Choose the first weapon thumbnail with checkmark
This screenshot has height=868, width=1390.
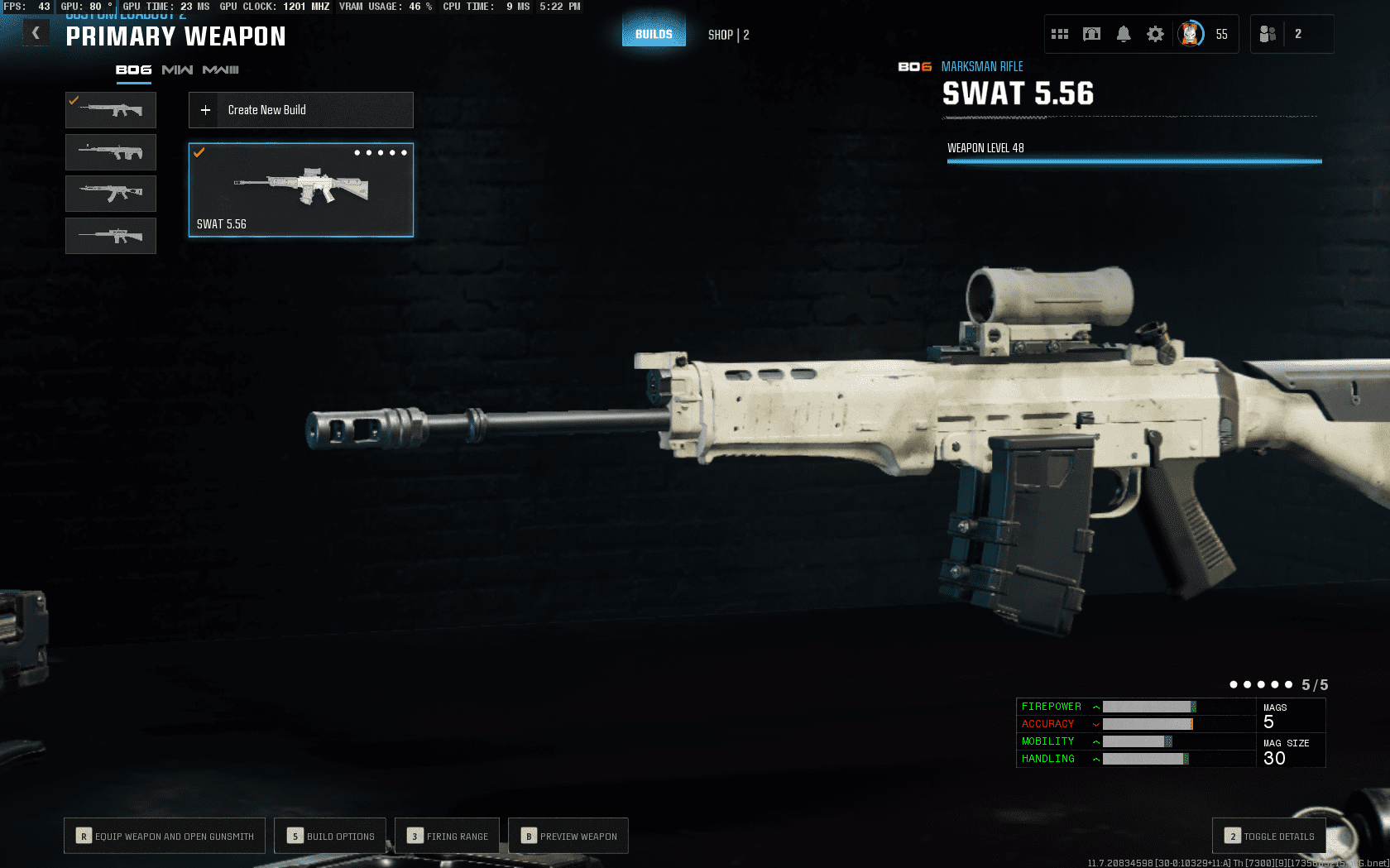[111, 110]
